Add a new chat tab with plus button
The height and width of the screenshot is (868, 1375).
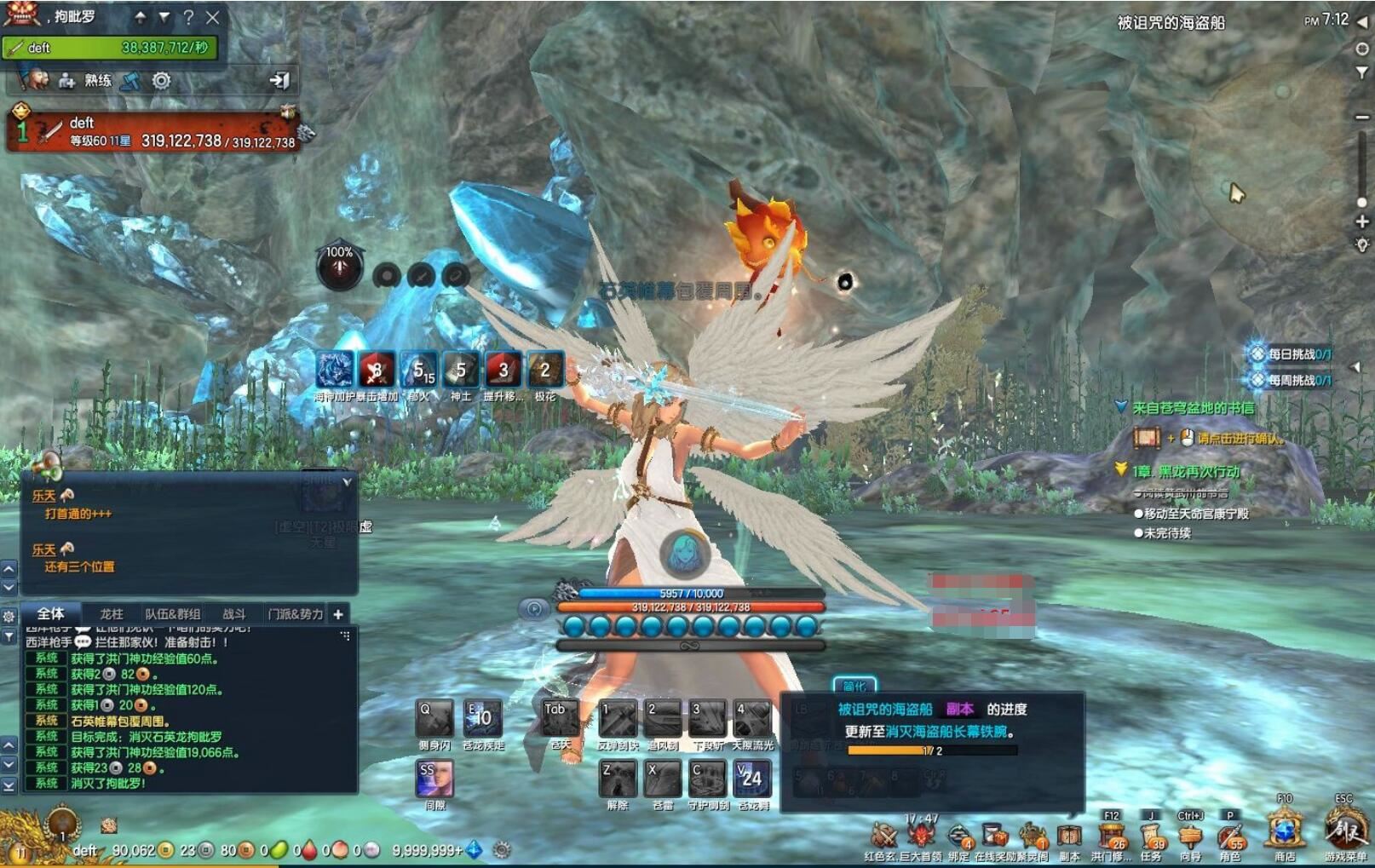coord(338,613)
